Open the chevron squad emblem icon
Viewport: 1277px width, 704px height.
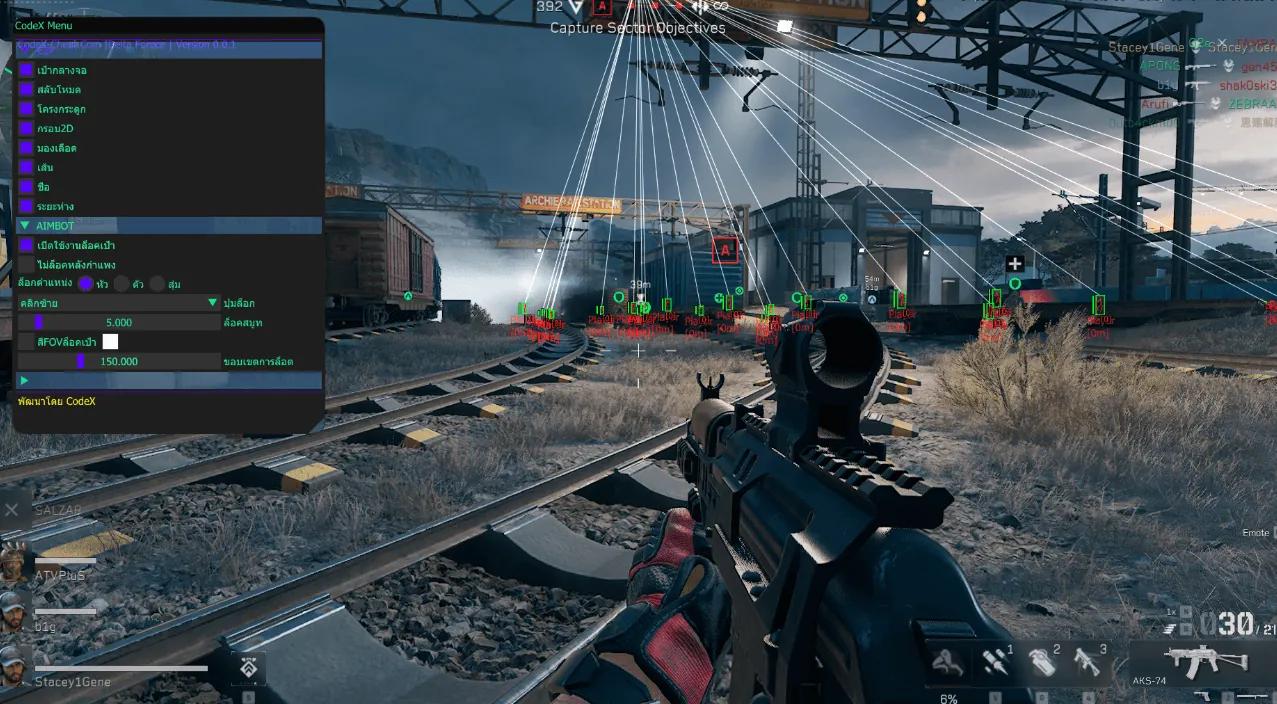(x=248, y=667)
